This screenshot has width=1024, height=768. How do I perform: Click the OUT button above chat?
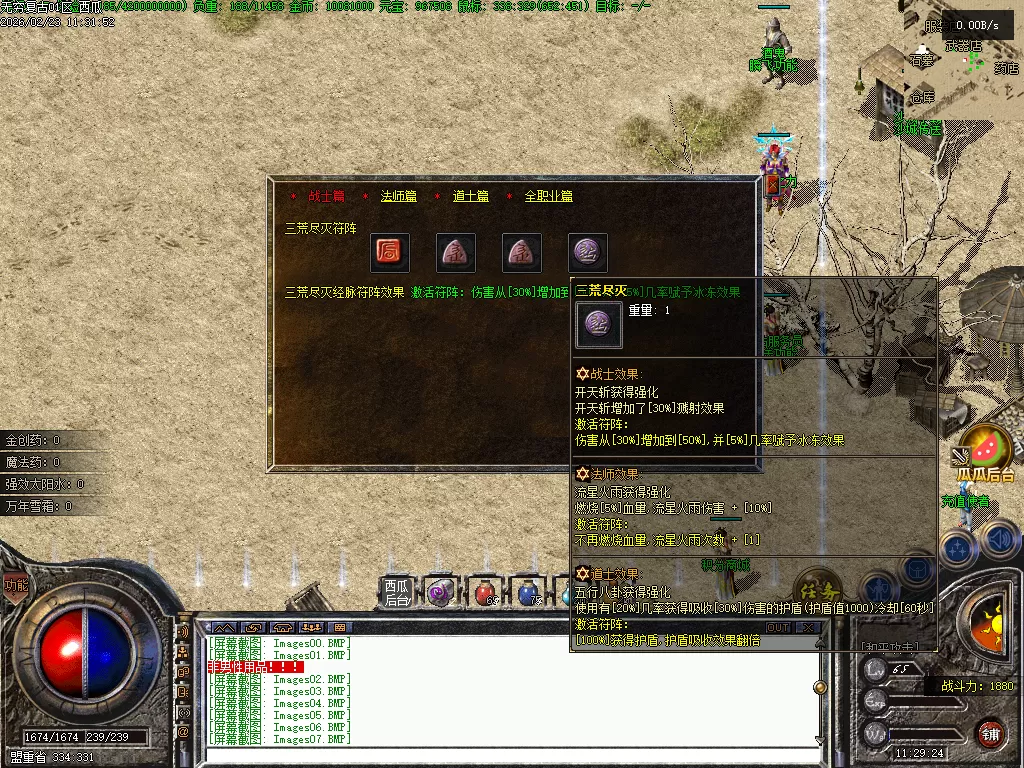[778, 628]
